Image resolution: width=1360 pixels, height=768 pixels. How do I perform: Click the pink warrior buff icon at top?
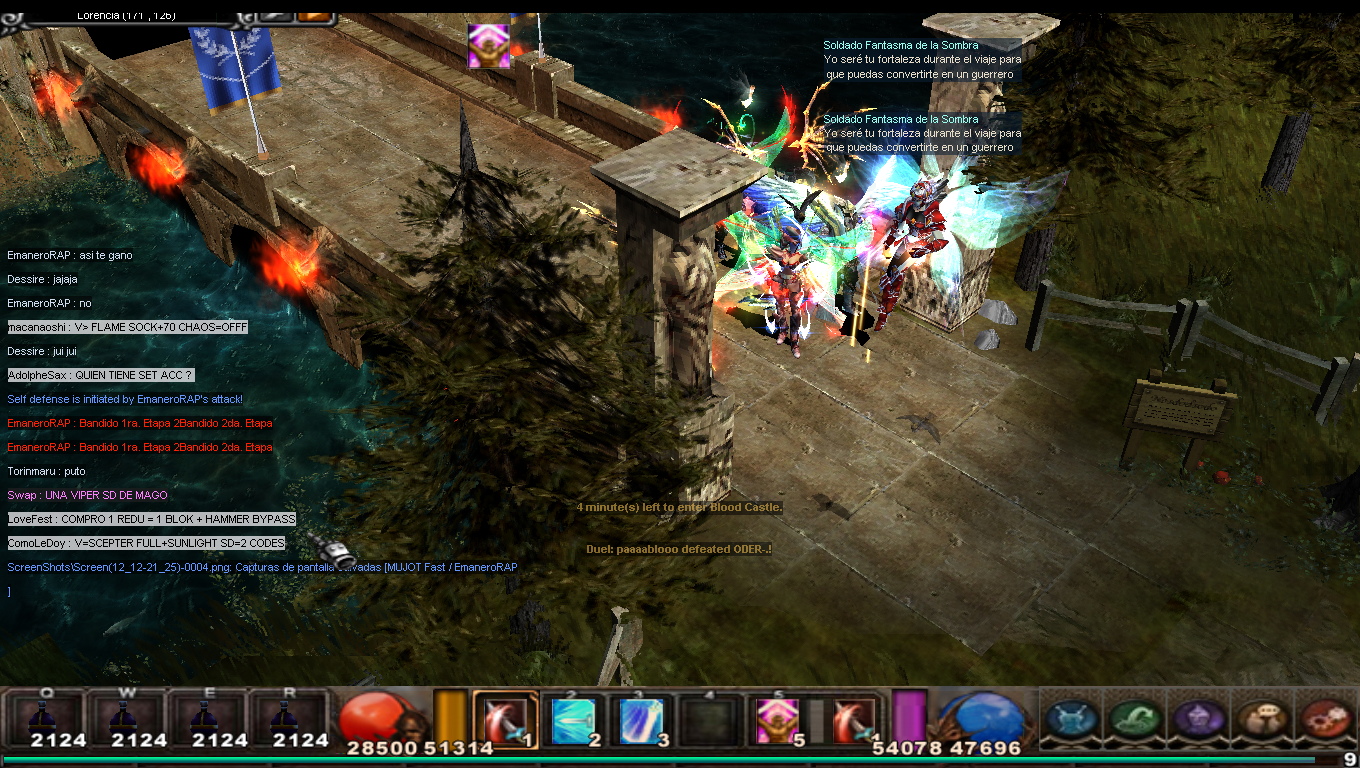[x=489, y=46]
